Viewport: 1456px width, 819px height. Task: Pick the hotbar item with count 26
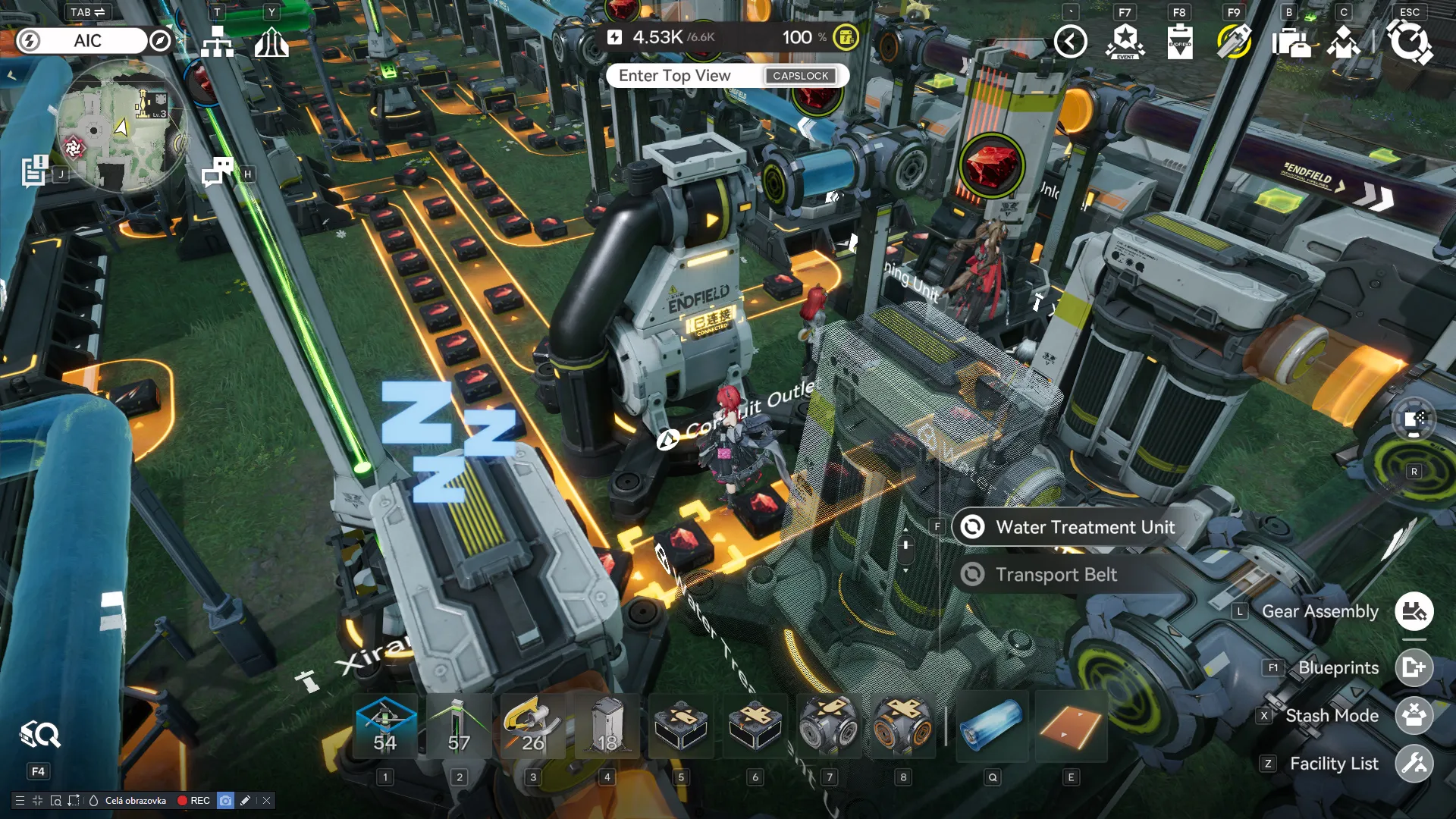(x=532, y=726)
